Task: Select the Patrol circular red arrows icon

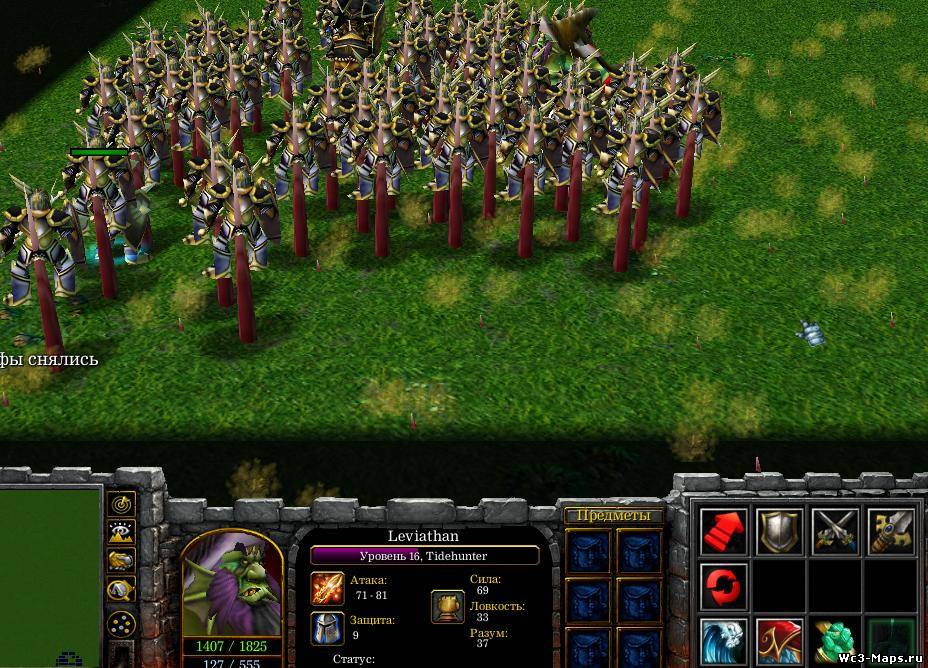Action: click(x=724, y=586)
